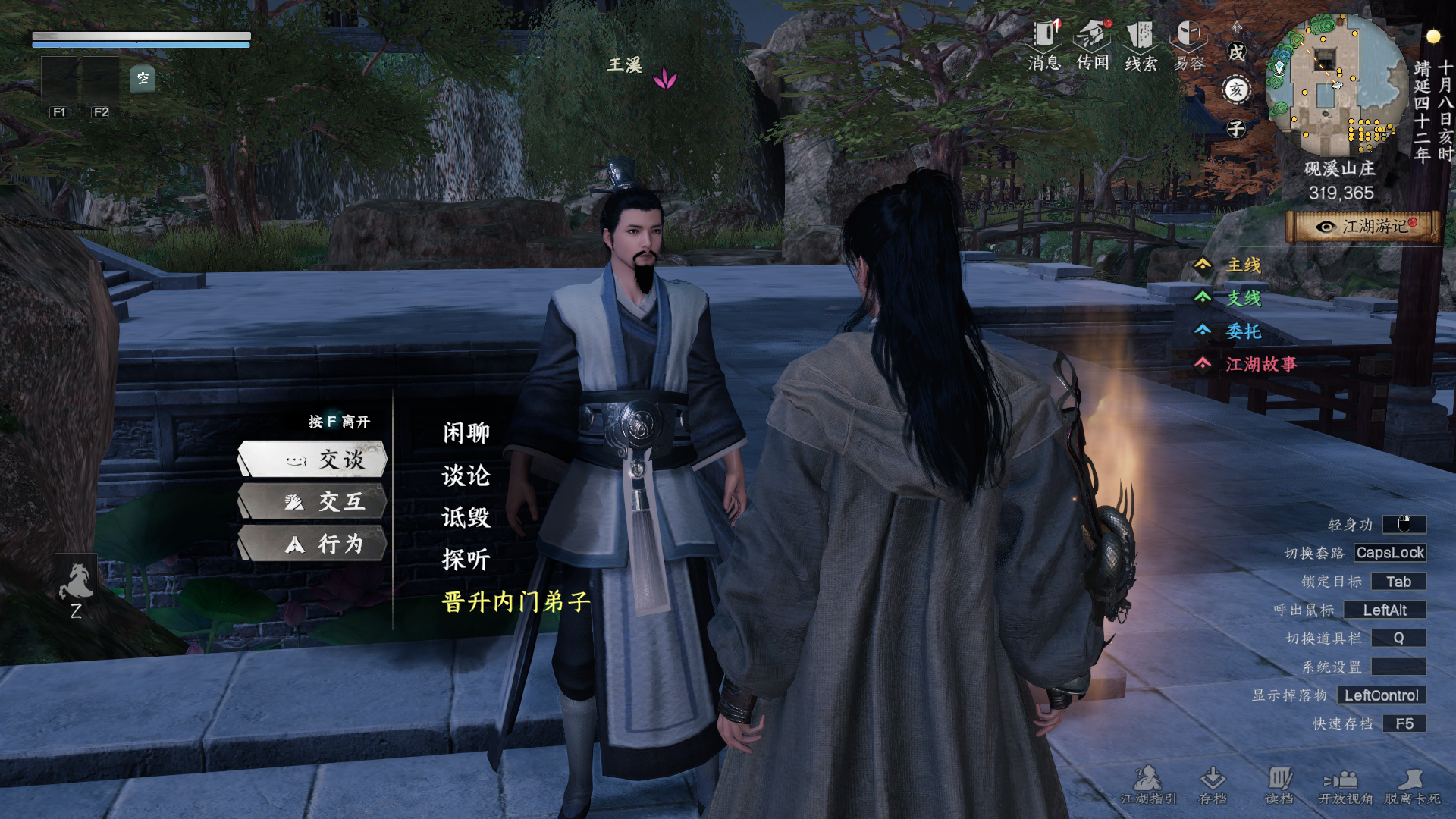Select the 交谈 talk tab
Viewport: 1456px width, 819px height.
[313, 460]
